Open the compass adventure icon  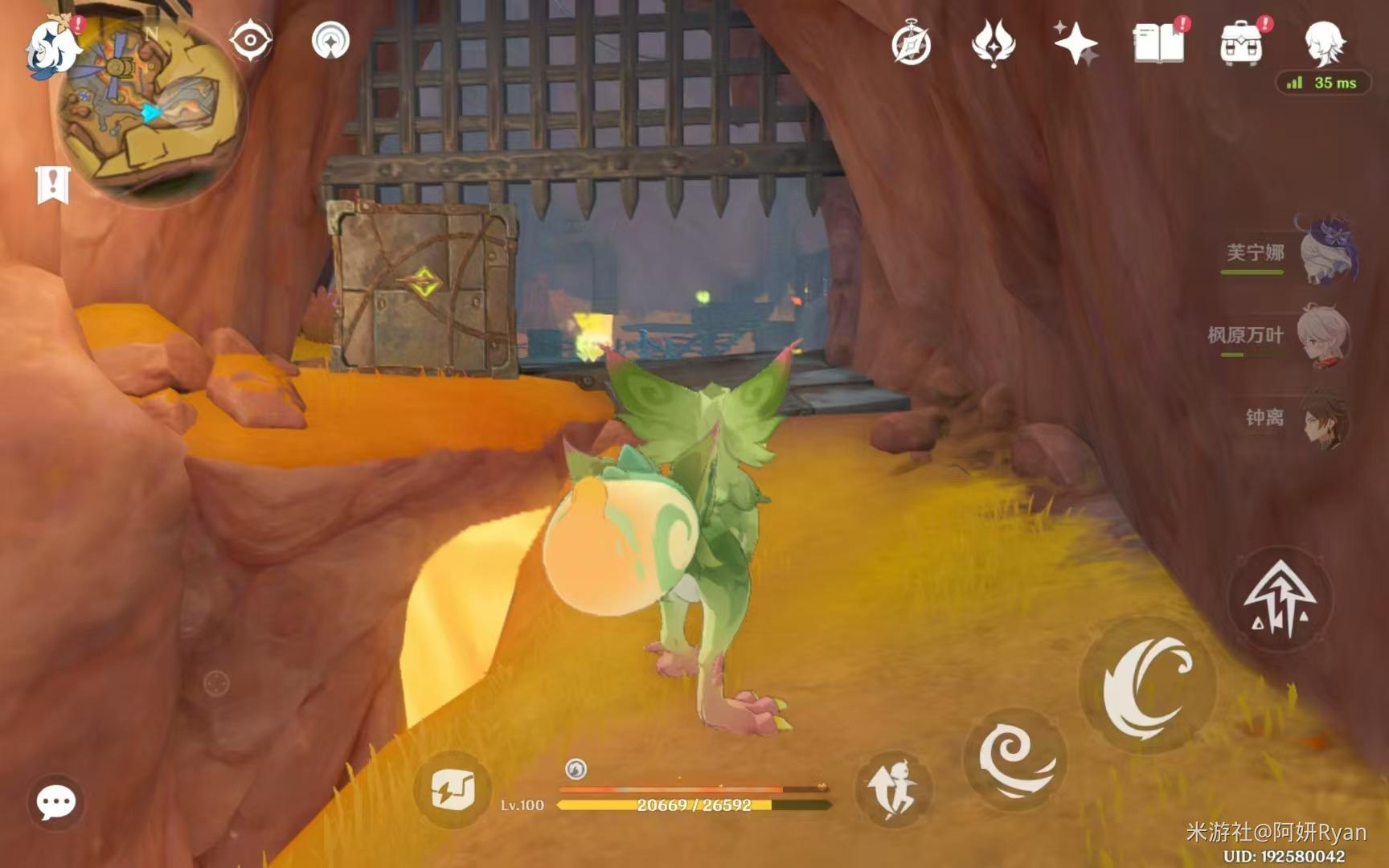pos(911,43)
